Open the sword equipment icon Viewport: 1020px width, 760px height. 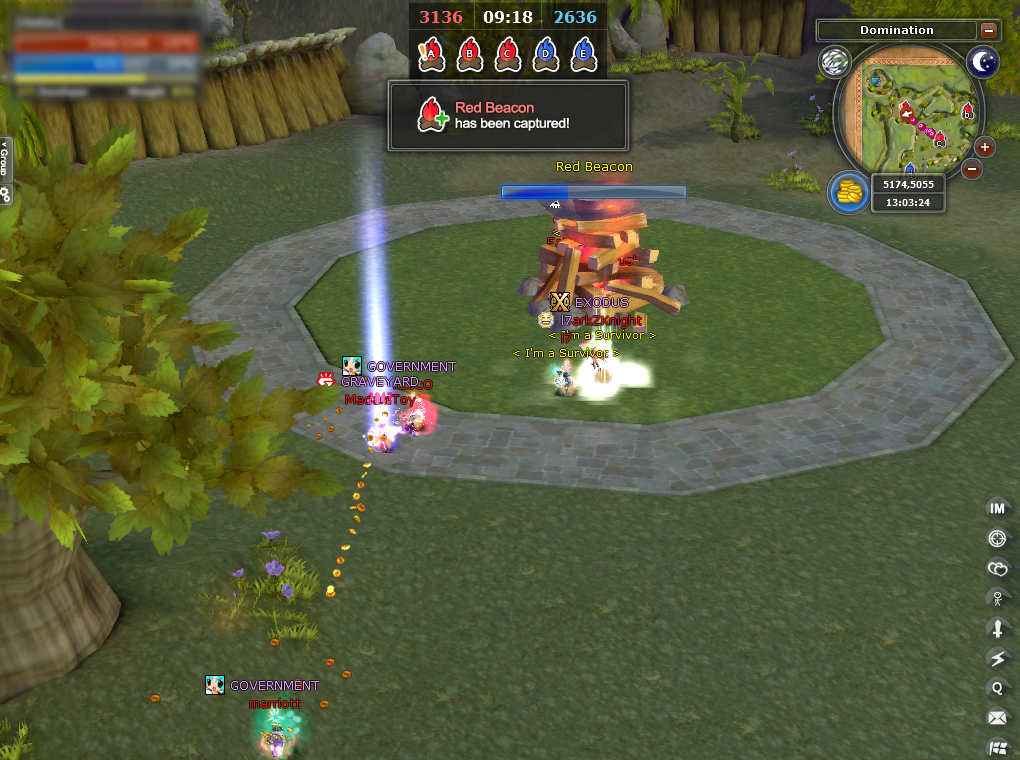[x=997, y=628]
